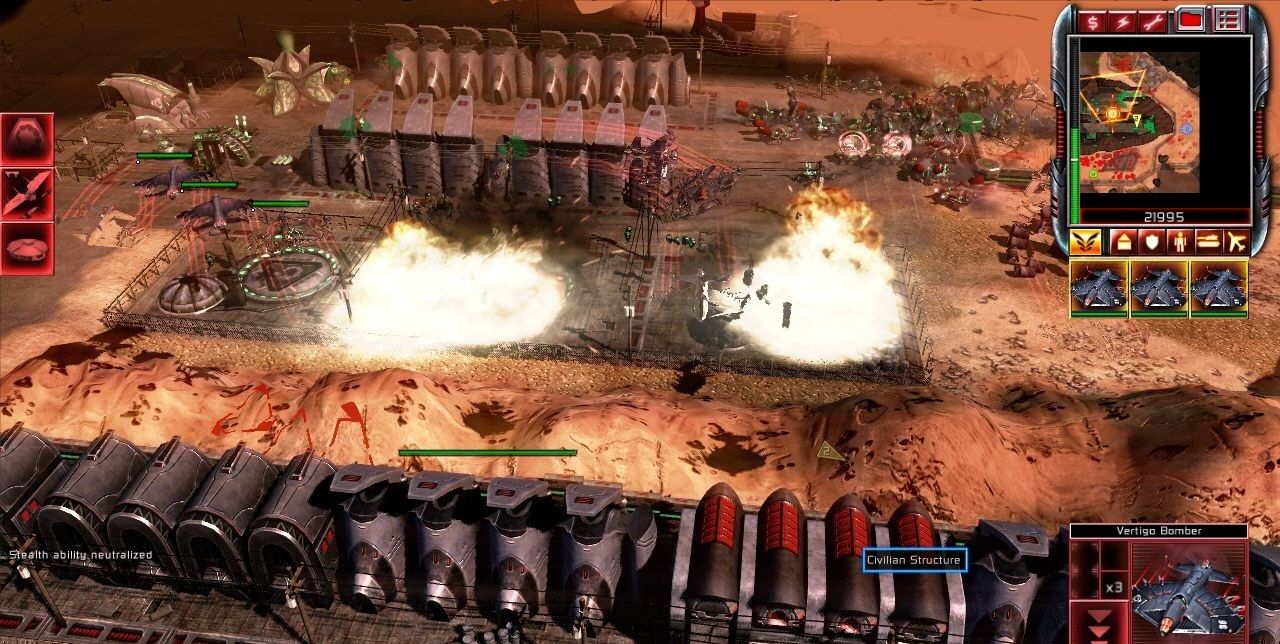Select the last Vertigo Bomber portrait
The height and width of the screenshot is (644, 1280).
1219,288
